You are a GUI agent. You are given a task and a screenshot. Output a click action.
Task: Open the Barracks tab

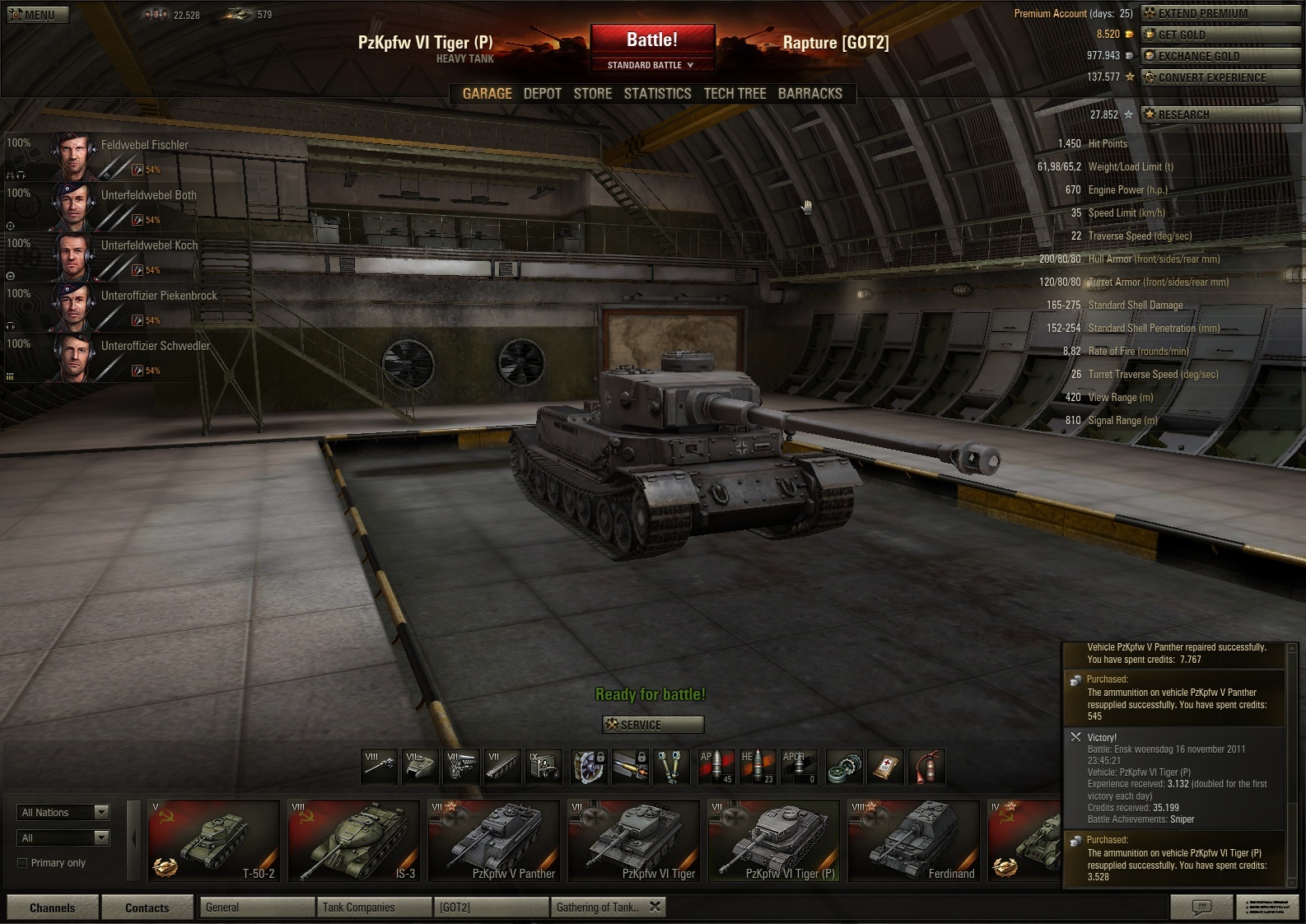pos(809,94)
